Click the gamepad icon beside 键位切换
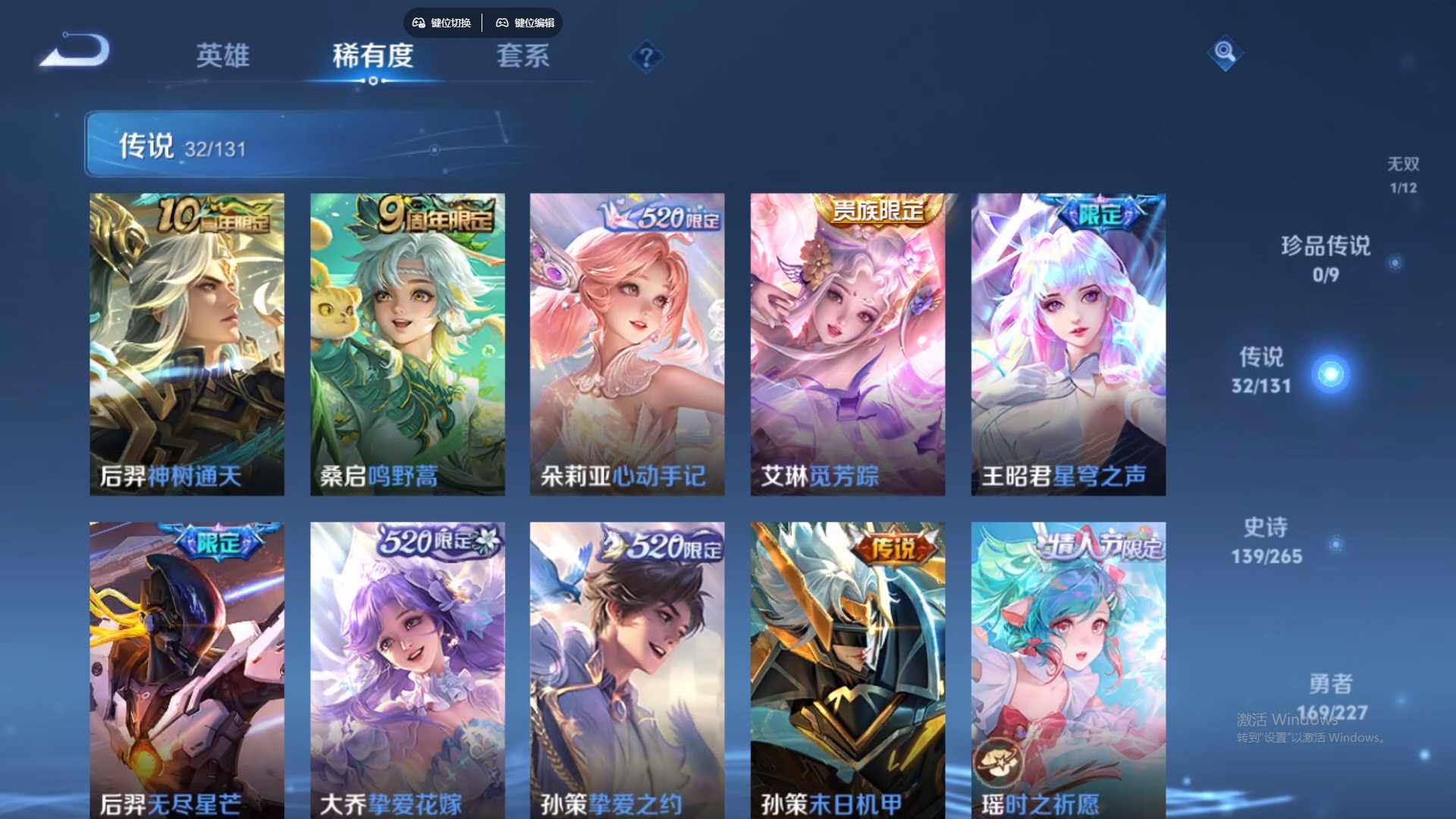This screenshot has width=1456, height=819. click(418, 23)
